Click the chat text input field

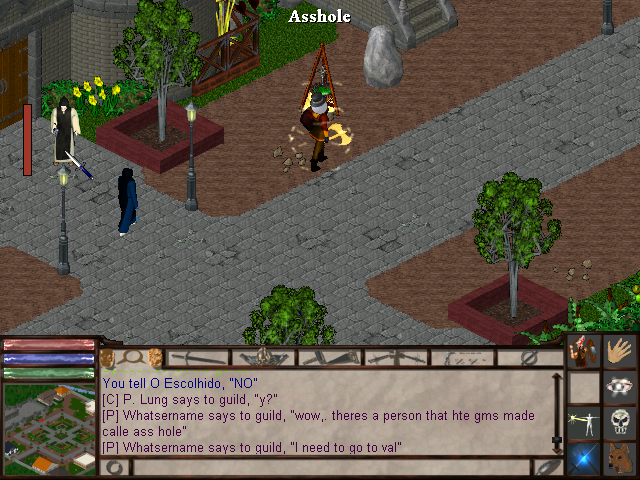click(x=330, y=467)
